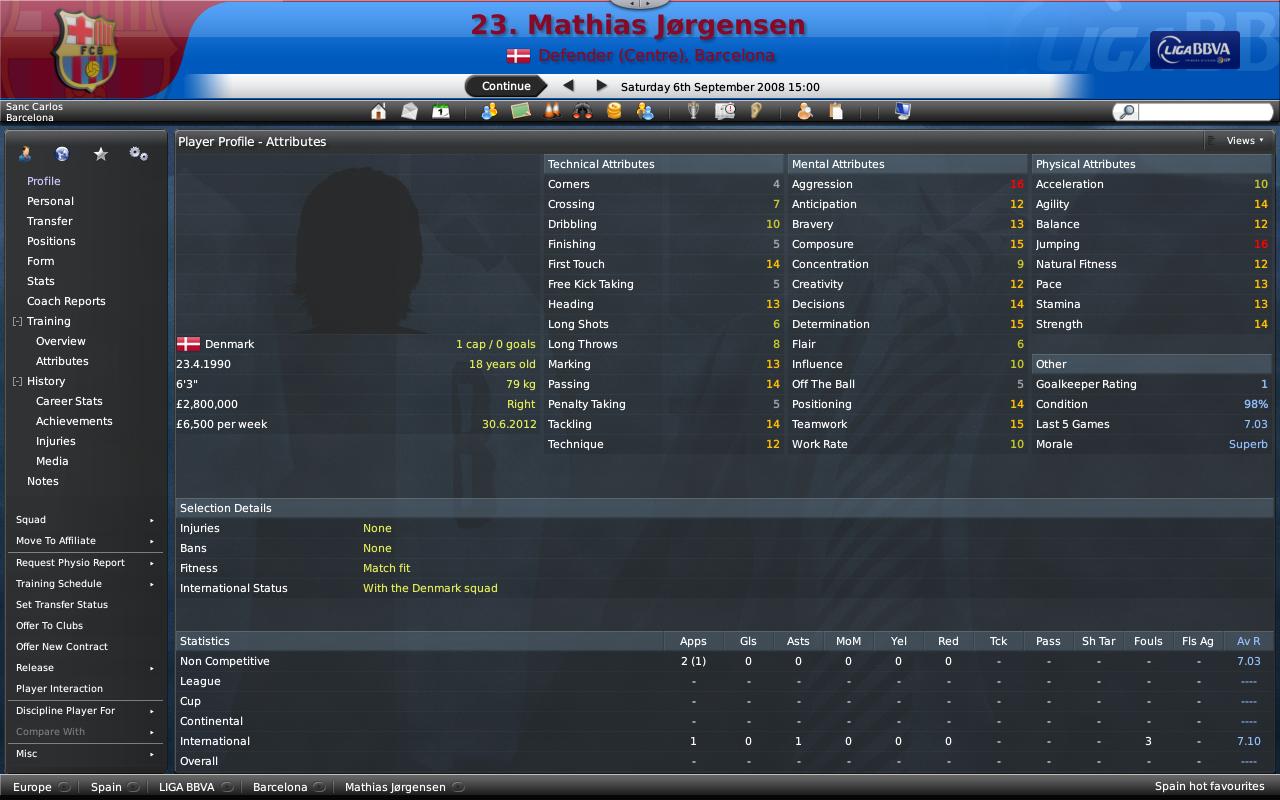Open Coach Reports
Image resolution: width=1280 pixels, height=800 pixels.
[66, 301]
